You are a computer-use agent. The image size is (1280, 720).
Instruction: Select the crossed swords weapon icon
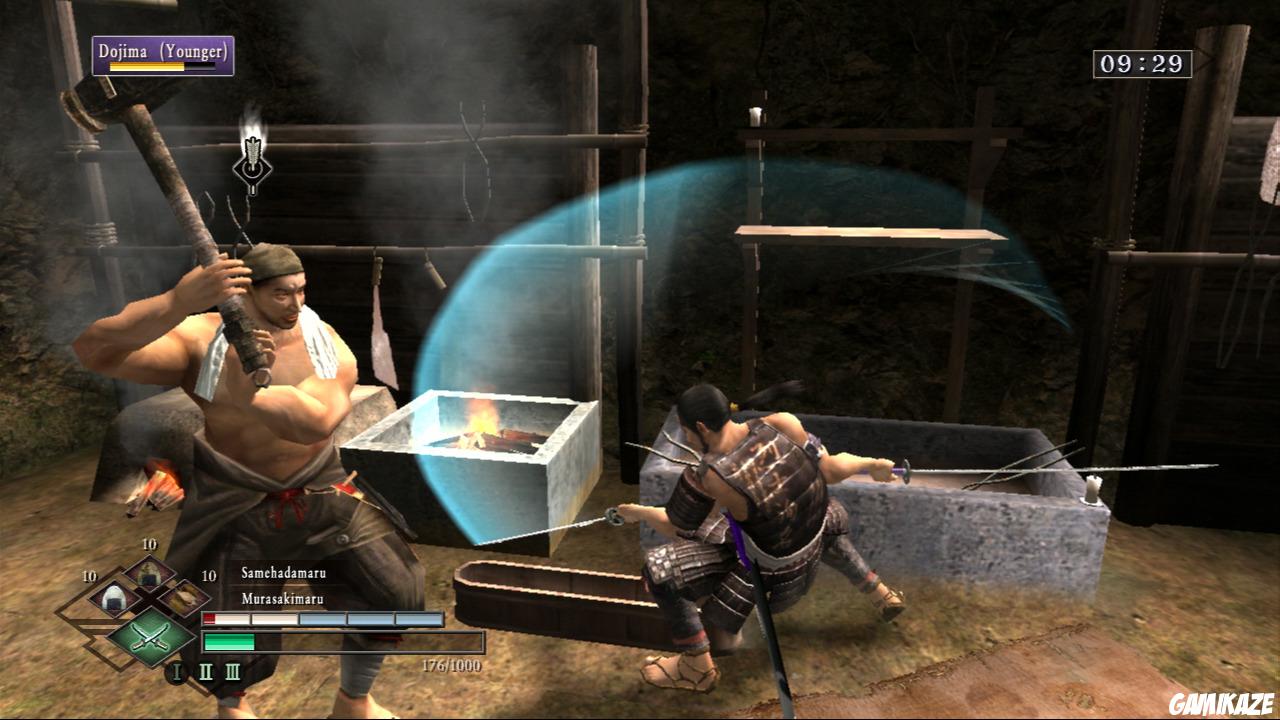[150, 638]
